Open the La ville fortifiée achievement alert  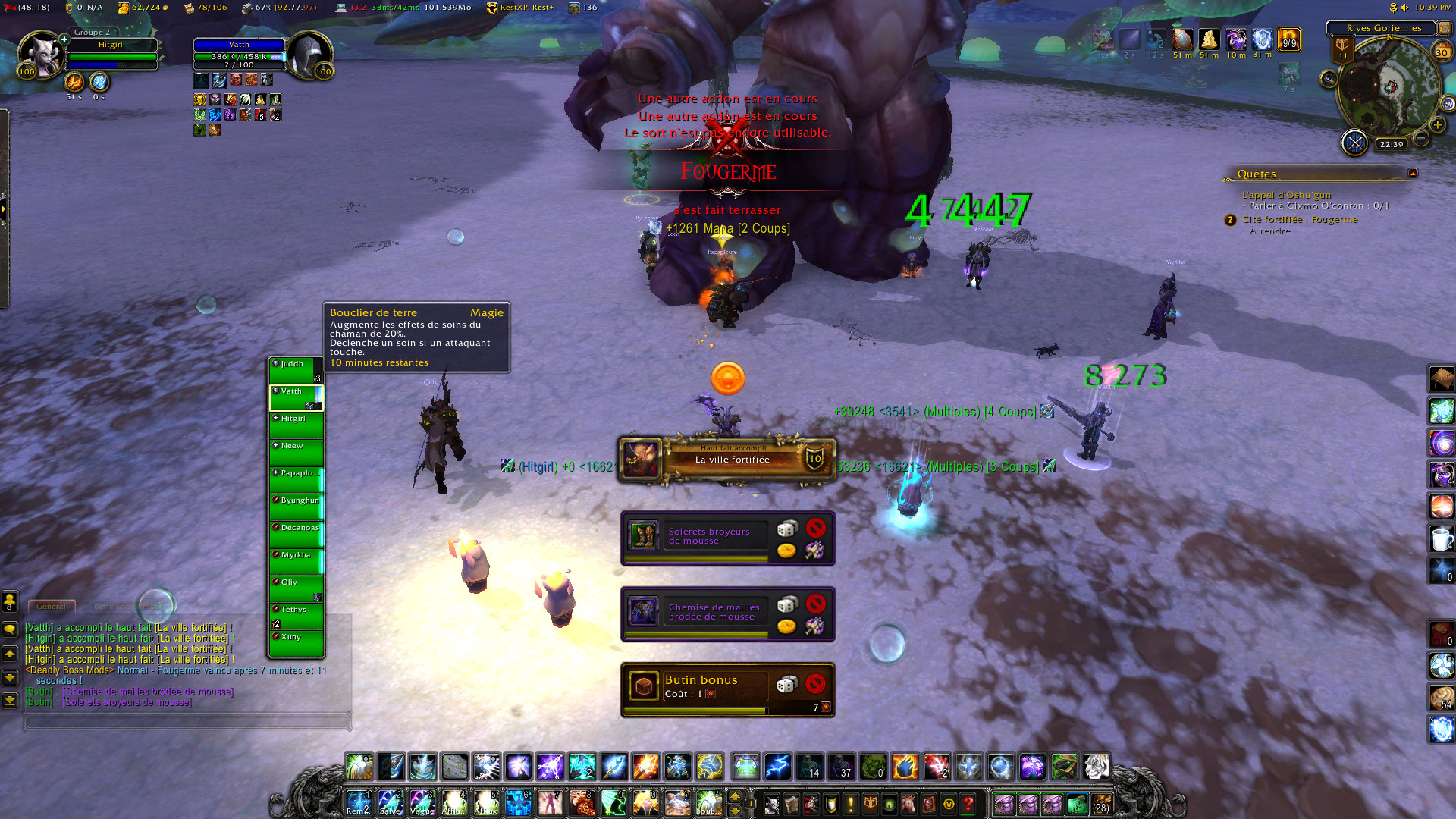[727, 459]
